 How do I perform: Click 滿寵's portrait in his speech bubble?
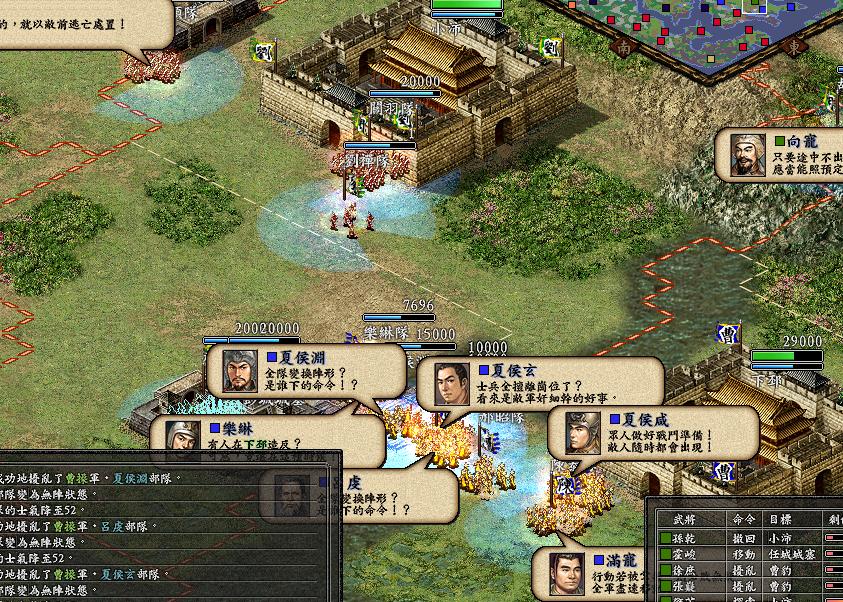point(568,572)
